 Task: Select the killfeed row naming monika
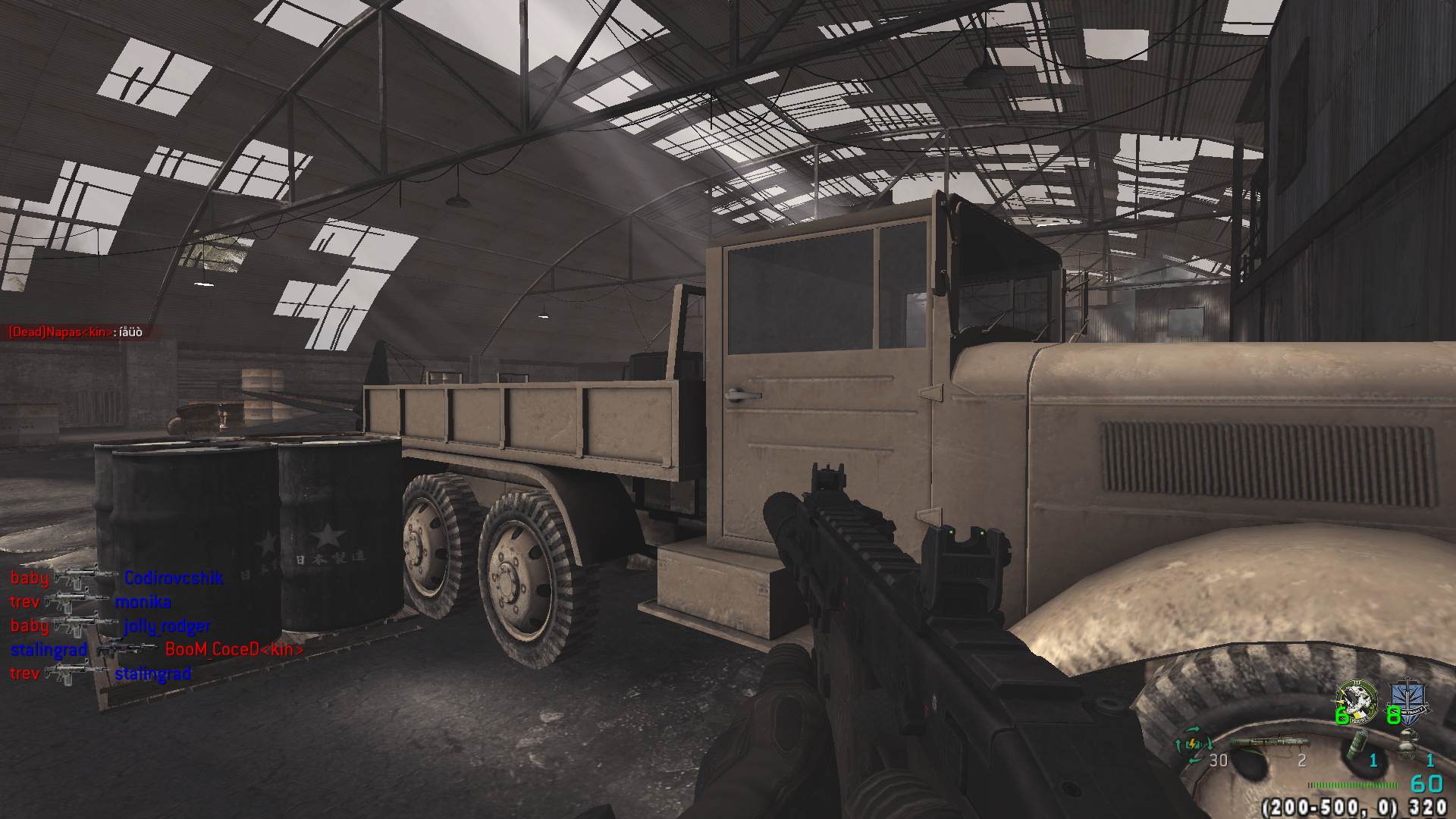[x=90, y=602]
